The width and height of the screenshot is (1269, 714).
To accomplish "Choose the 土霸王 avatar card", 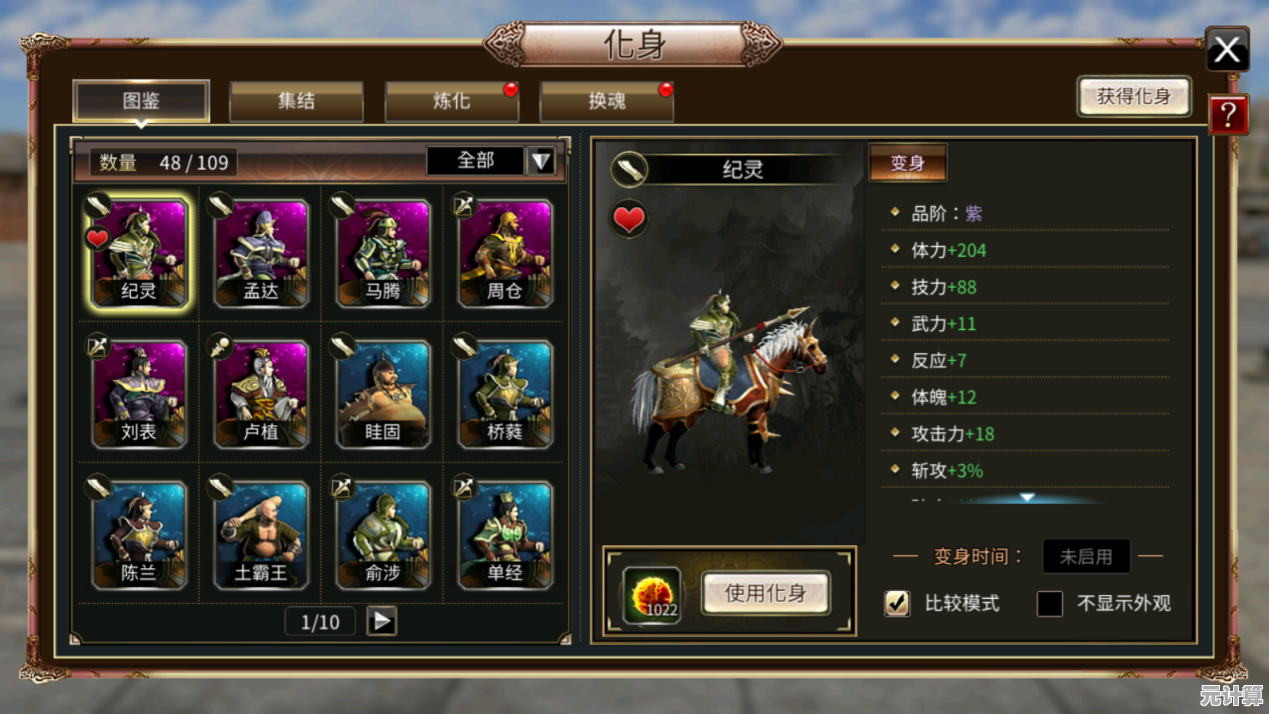I will pos(261,535).
